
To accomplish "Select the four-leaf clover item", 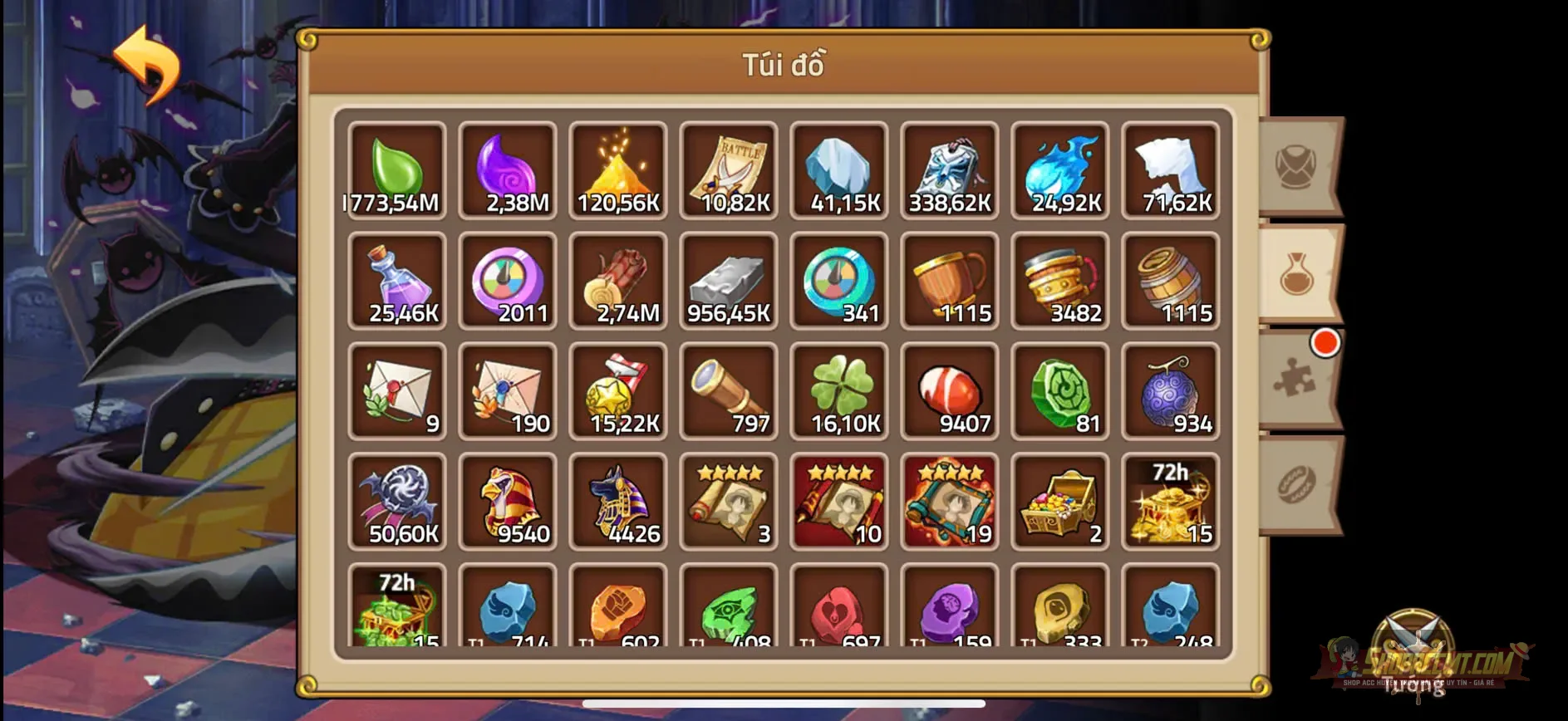I will tap(839, 392).
